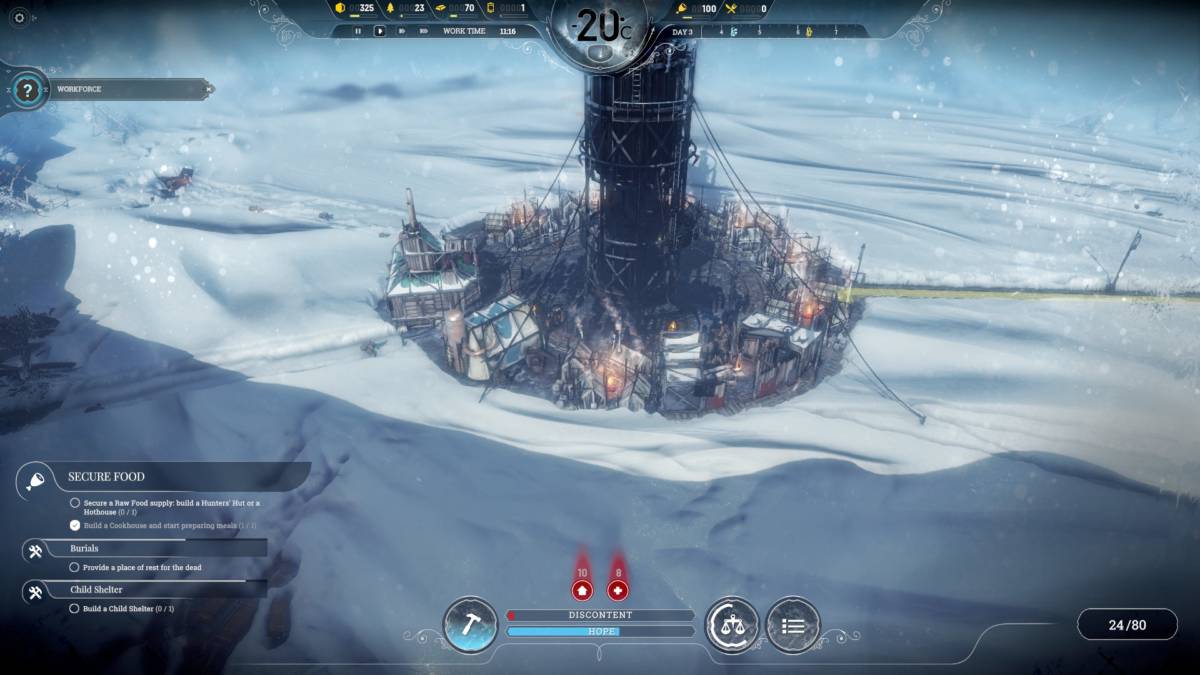Click the temperature gauge dial
The width and height of the screenshot is (1200, 675).
[x=600, y=28]
